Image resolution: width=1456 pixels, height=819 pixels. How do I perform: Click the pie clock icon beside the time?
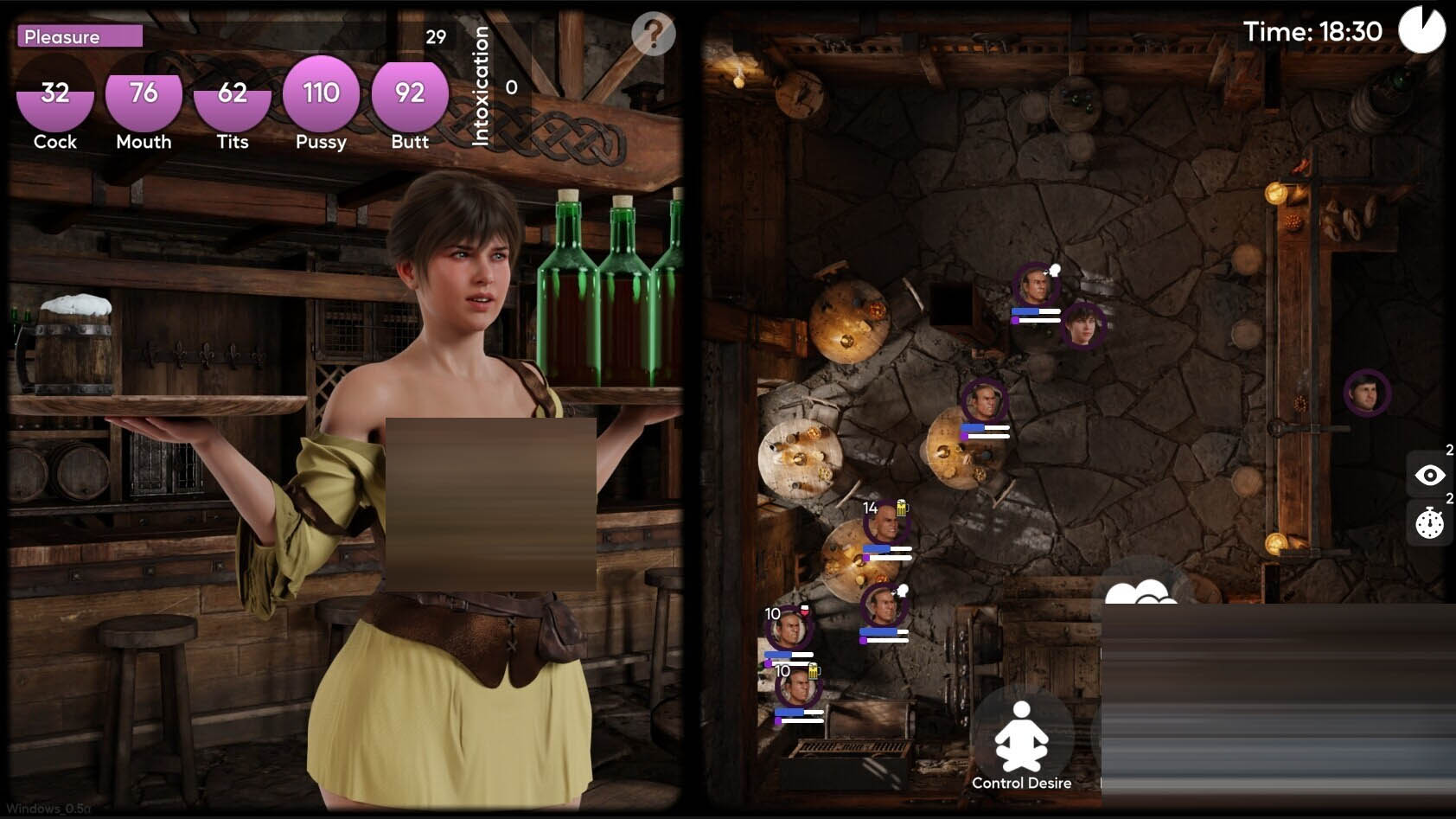pyautogui.click(x=1421, y=30)
